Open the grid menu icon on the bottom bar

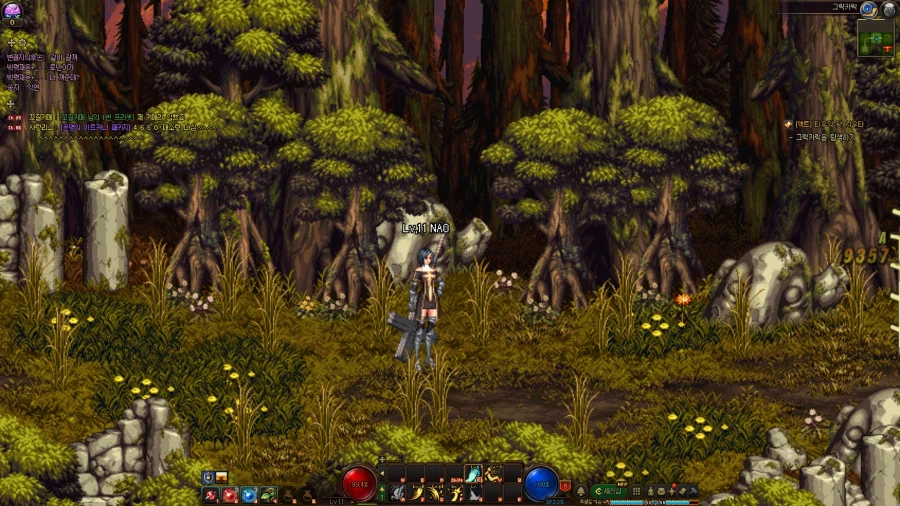[636, 491]
